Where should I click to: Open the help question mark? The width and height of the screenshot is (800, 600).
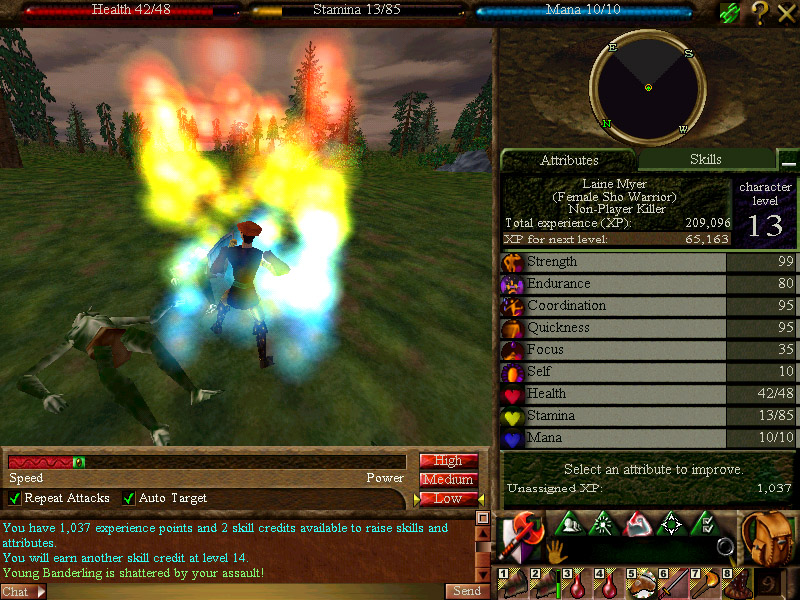point(760,12)
